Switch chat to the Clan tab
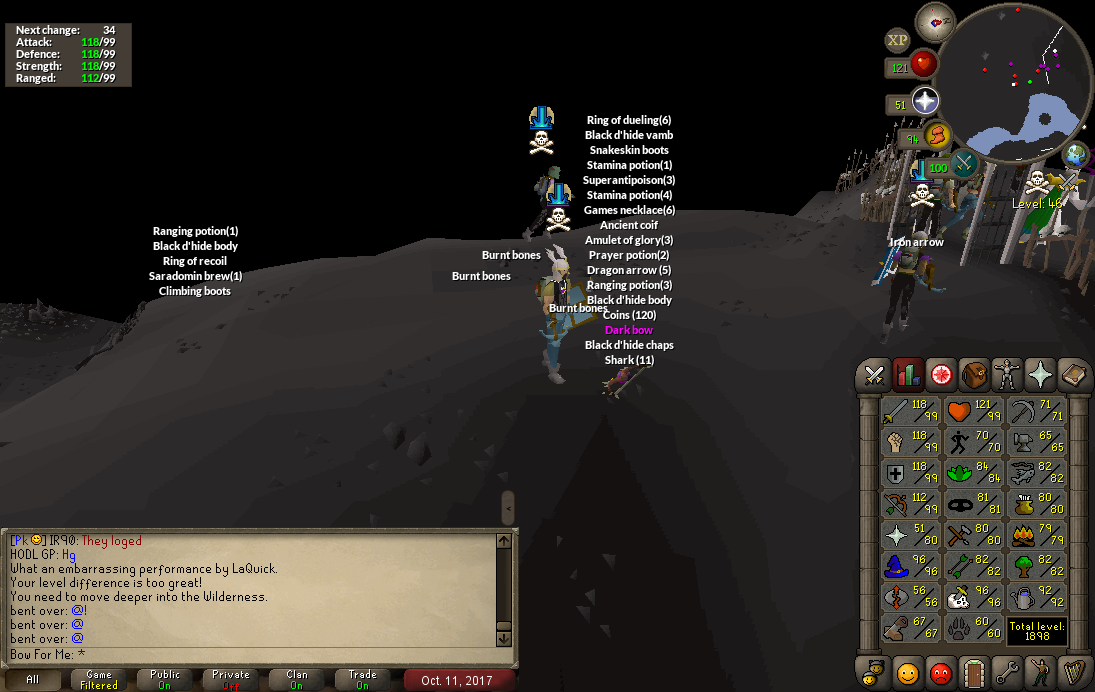1095x692 pixels. click(297, 679)
